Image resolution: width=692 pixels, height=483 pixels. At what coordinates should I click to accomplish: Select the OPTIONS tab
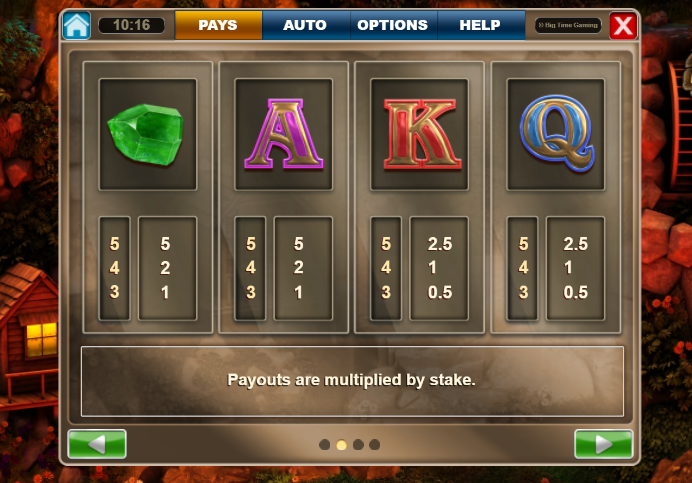392,25
